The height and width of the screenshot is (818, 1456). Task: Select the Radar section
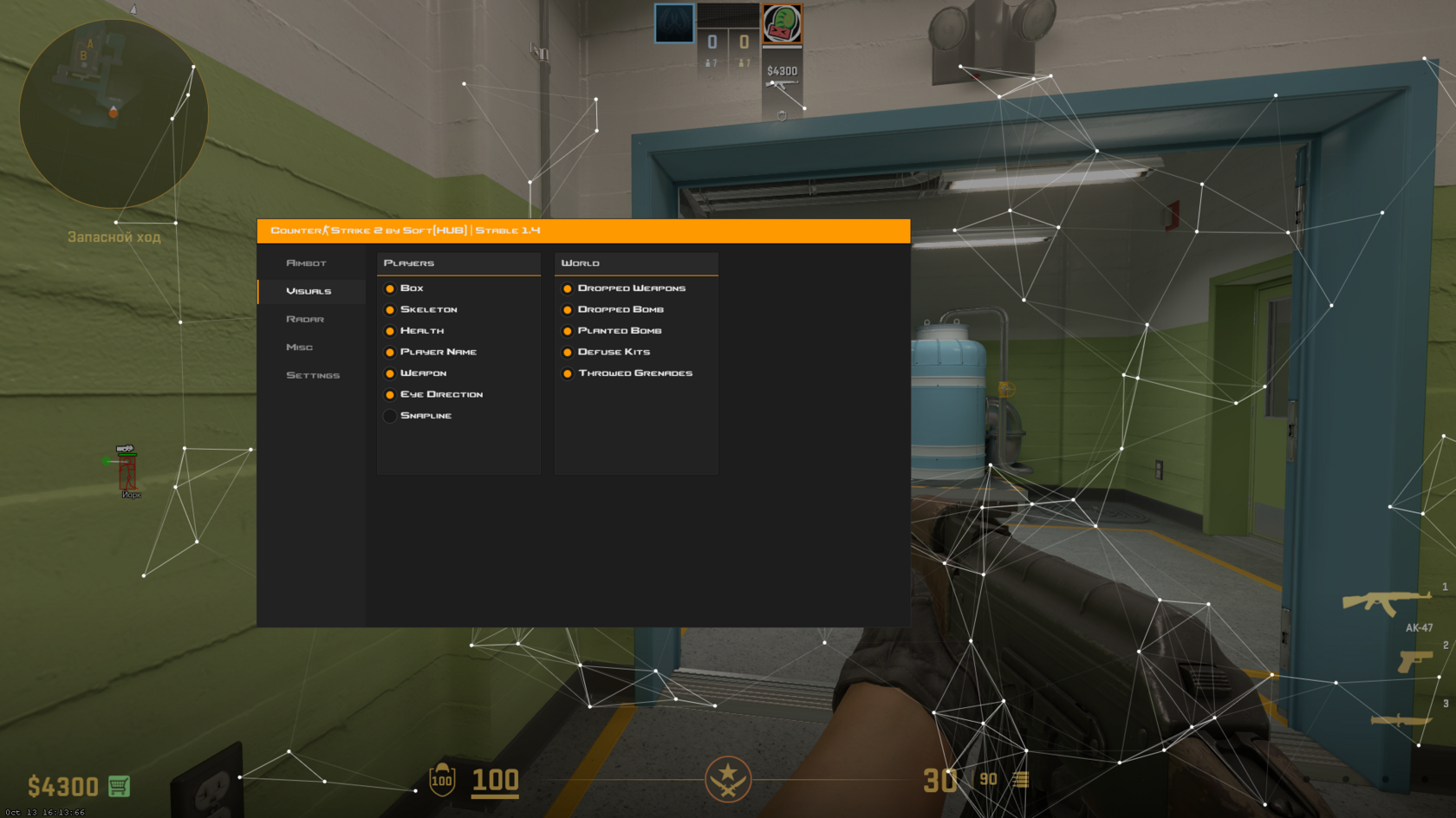(305, 319)
